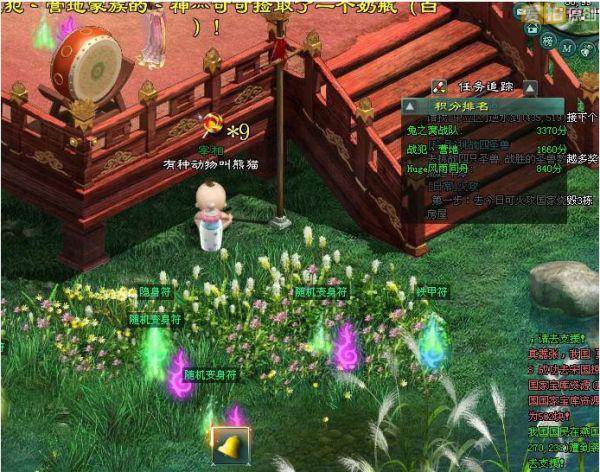This screenshot has width=600, height=472.
Task: Collapse the 任务追踪 quest tracker arrow
Action: click(529, 87)
